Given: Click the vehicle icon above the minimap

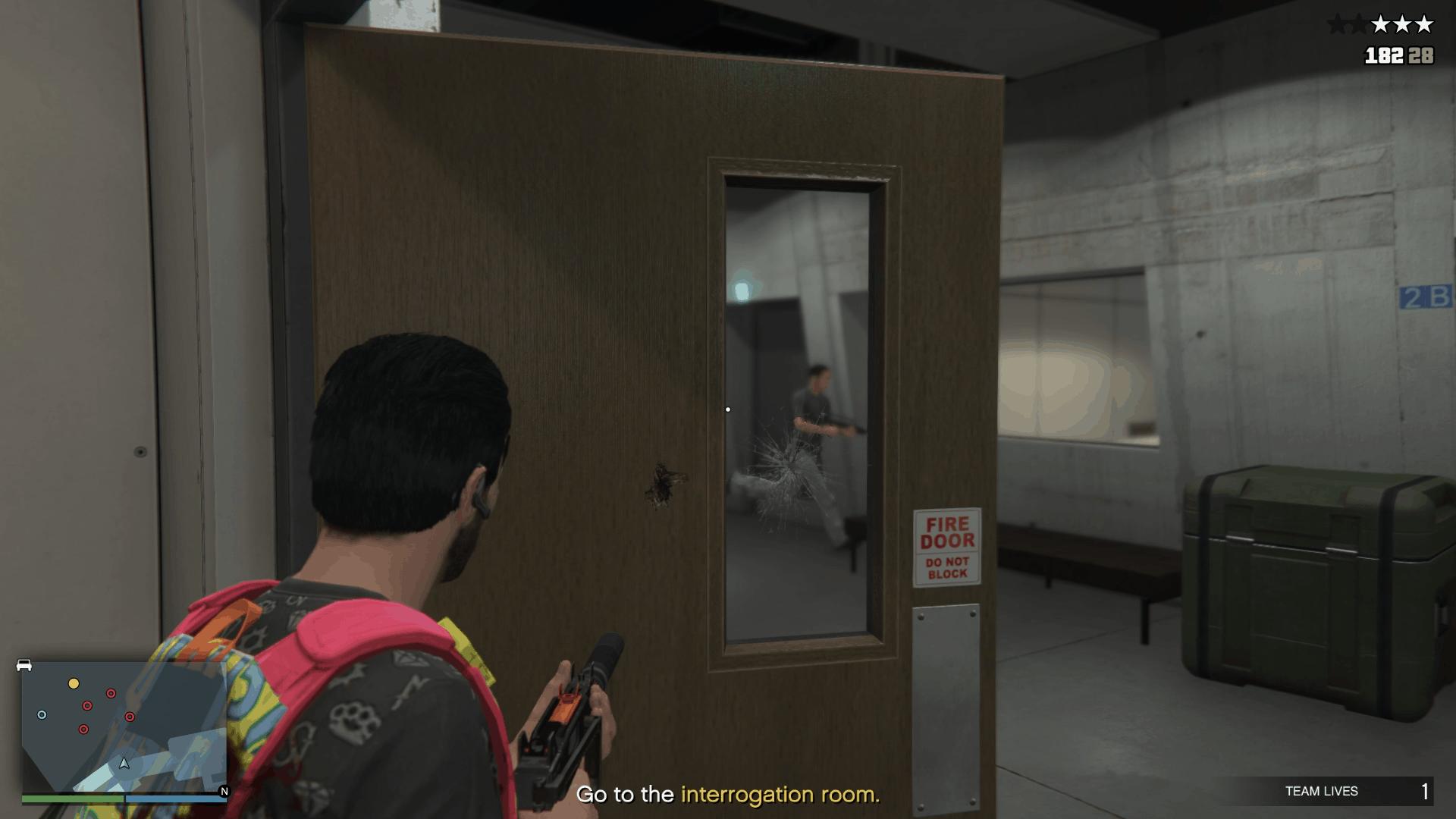Looking at the screenshot, I should (24, 665).
